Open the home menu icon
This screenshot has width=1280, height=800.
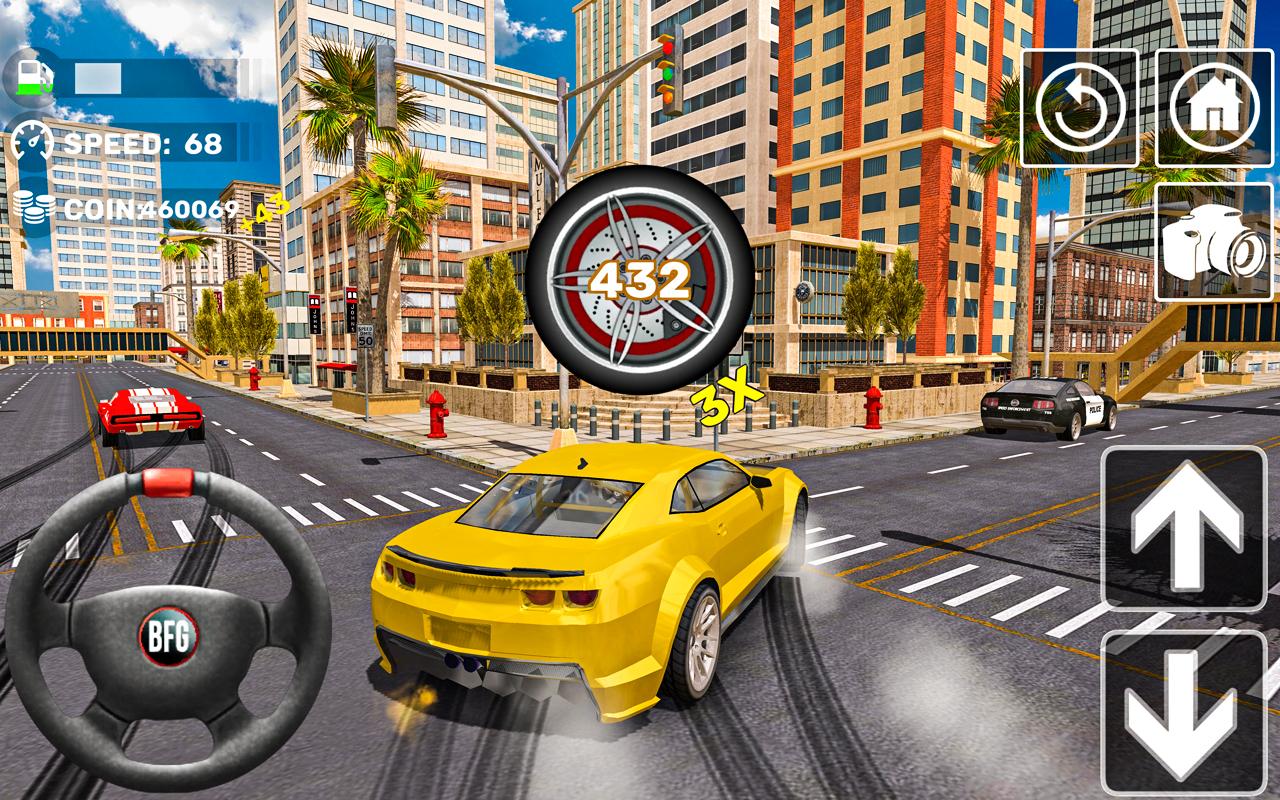pyautogui.click(x=1213, y=105)
